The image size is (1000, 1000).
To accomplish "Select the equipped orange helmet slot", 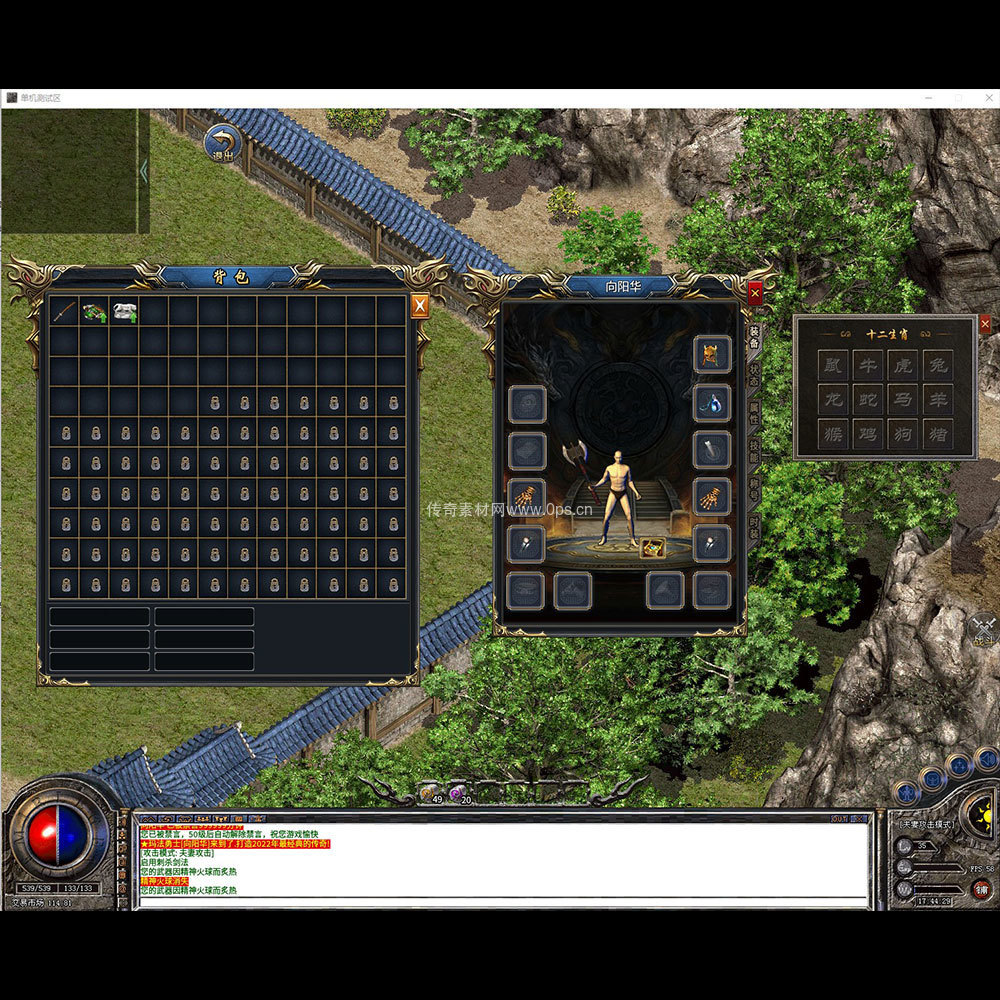I will pos(711,355).
